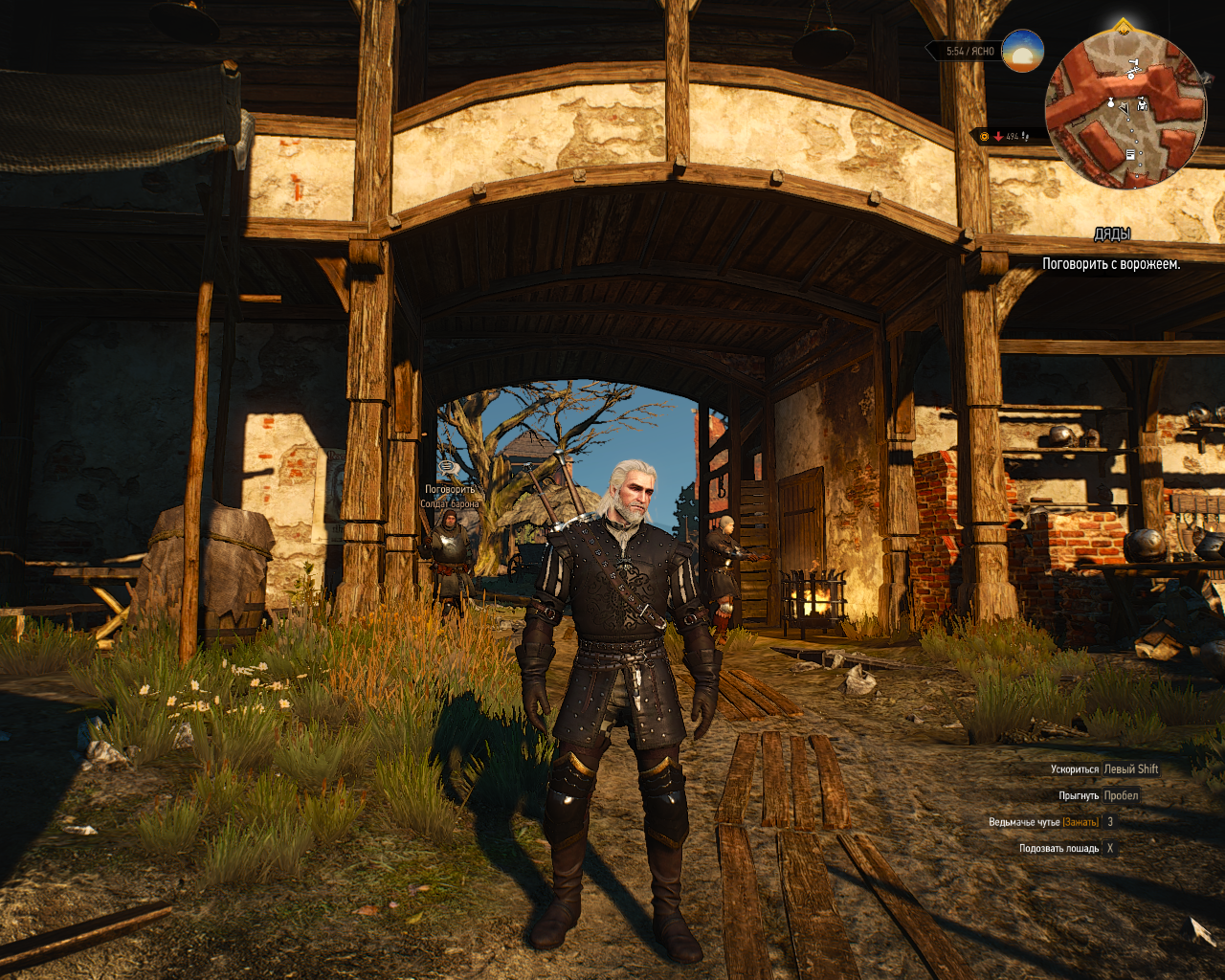Select the notice board marker on minimap
This screenshot has height=980, width=1225.
point(1130,154)
